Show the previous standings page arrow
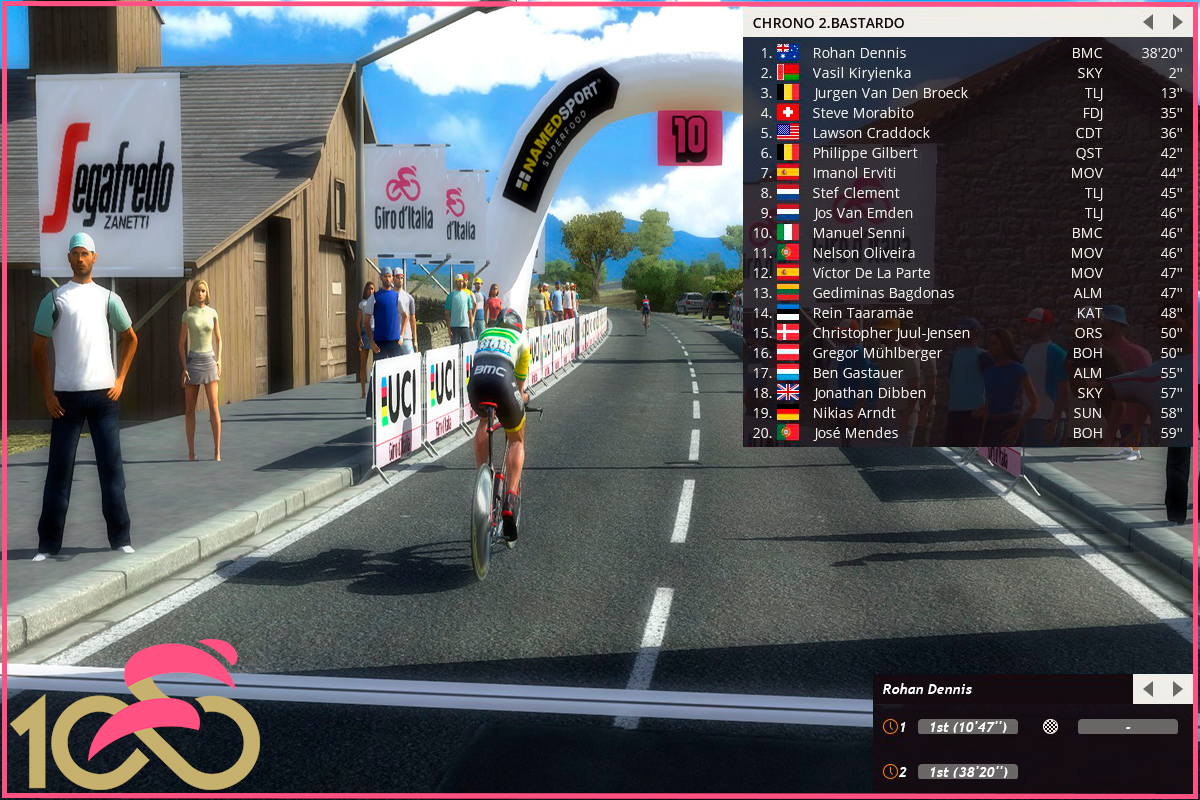The image size is (1200, 800). [x=1148, y=22]
